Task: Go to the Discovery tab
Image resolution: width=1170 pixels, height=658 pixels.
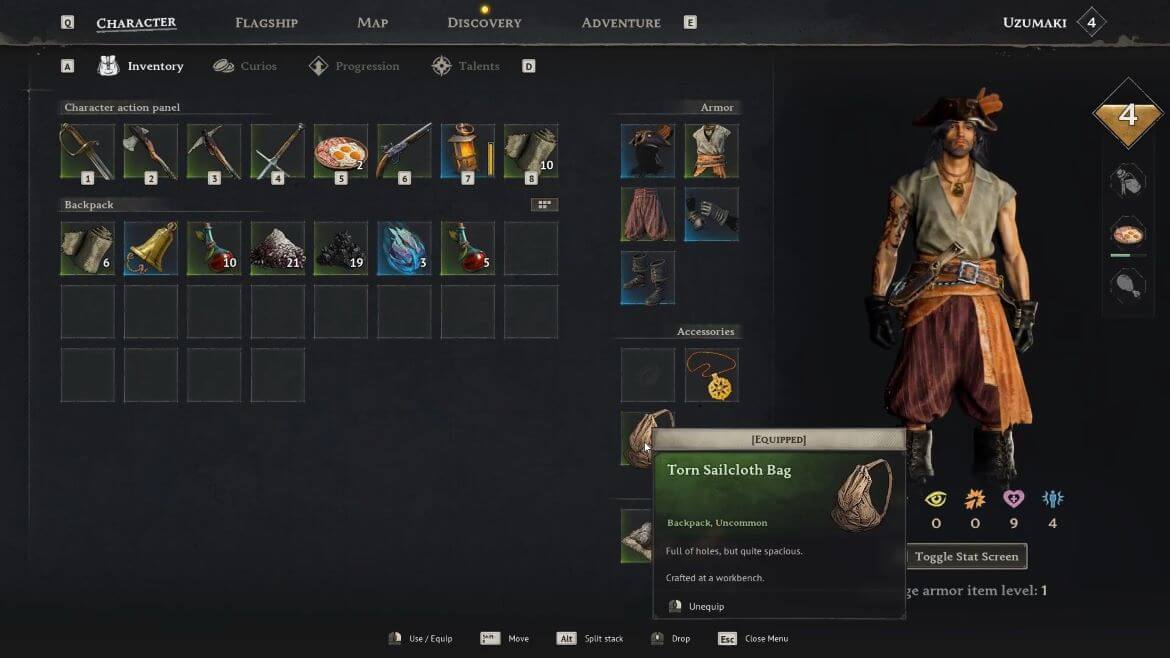Action: [484, 22]
